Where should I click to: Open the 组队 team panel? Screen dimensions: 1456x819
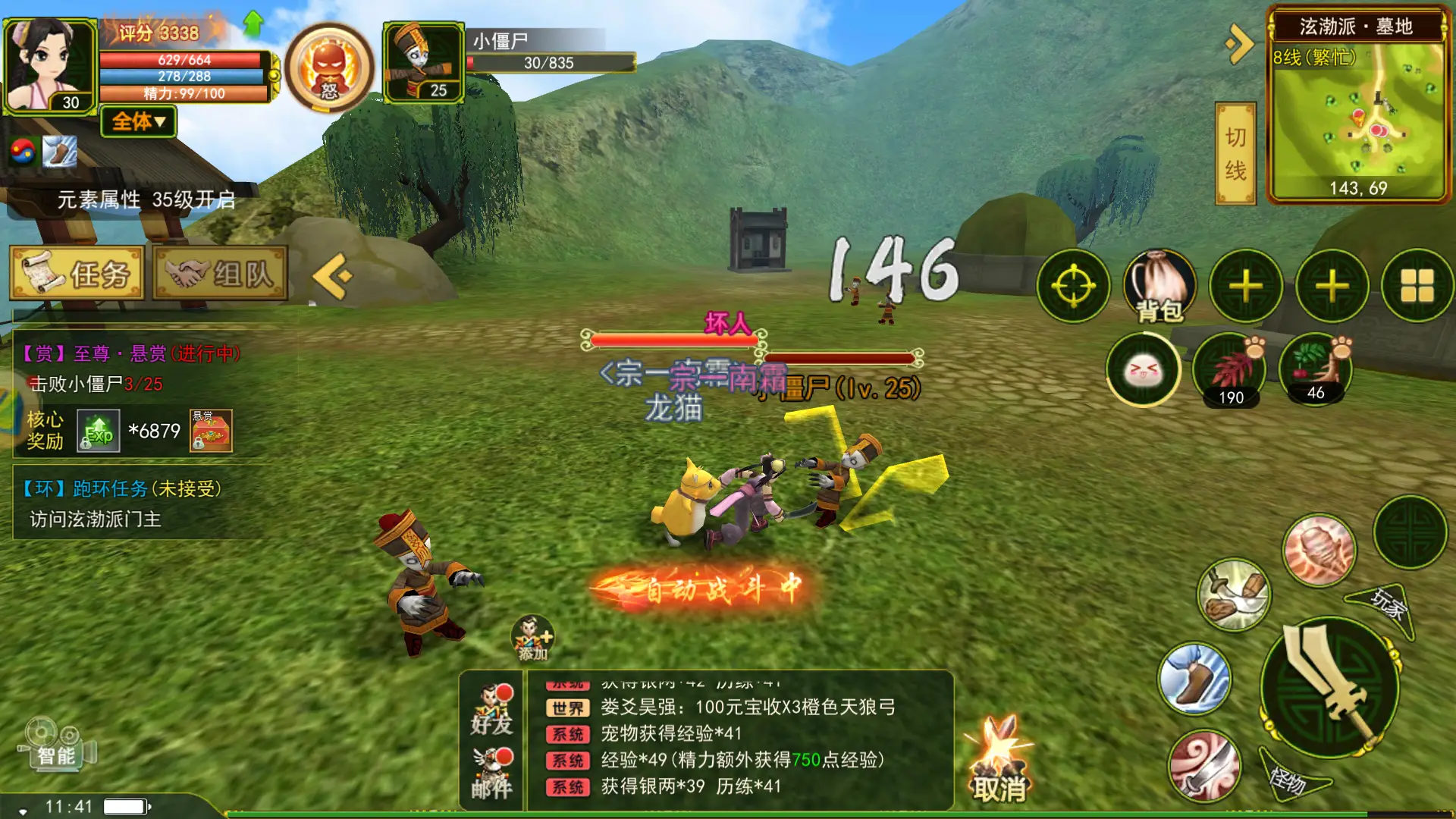220,274
